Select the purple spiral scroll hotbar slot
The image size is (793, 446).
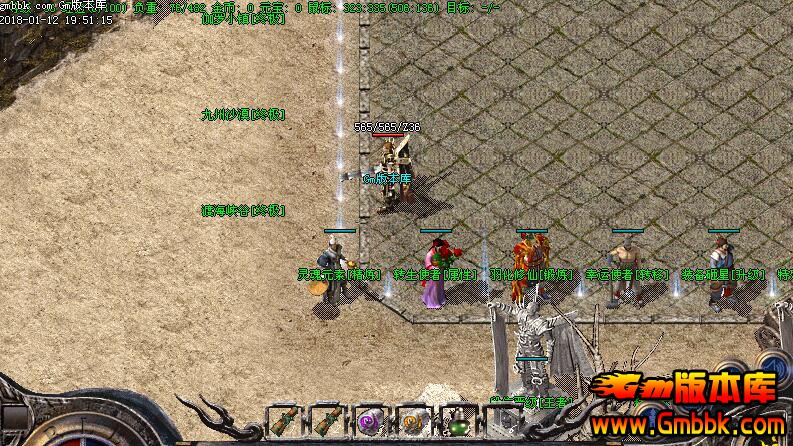click(370, 423)
